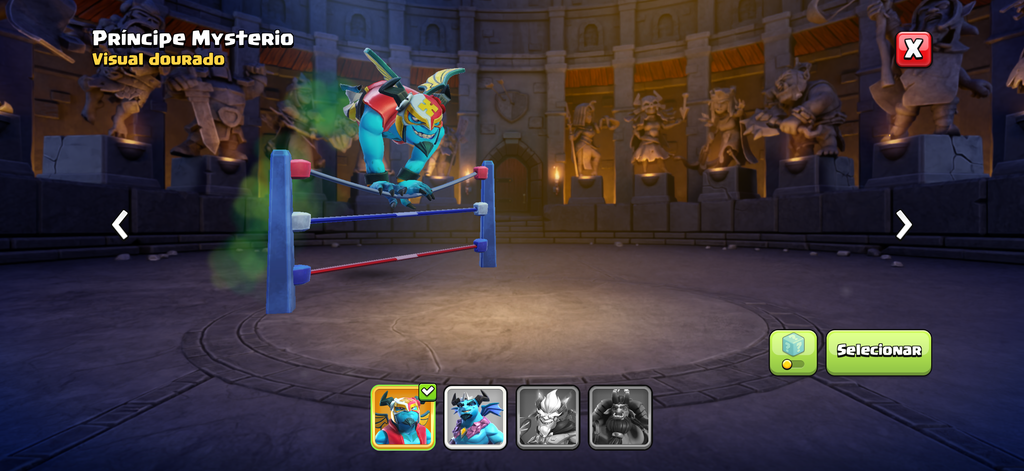The image size is (1024, 471).
Task: Show the next skin with right arrow
Action: (x=904, y=224)
